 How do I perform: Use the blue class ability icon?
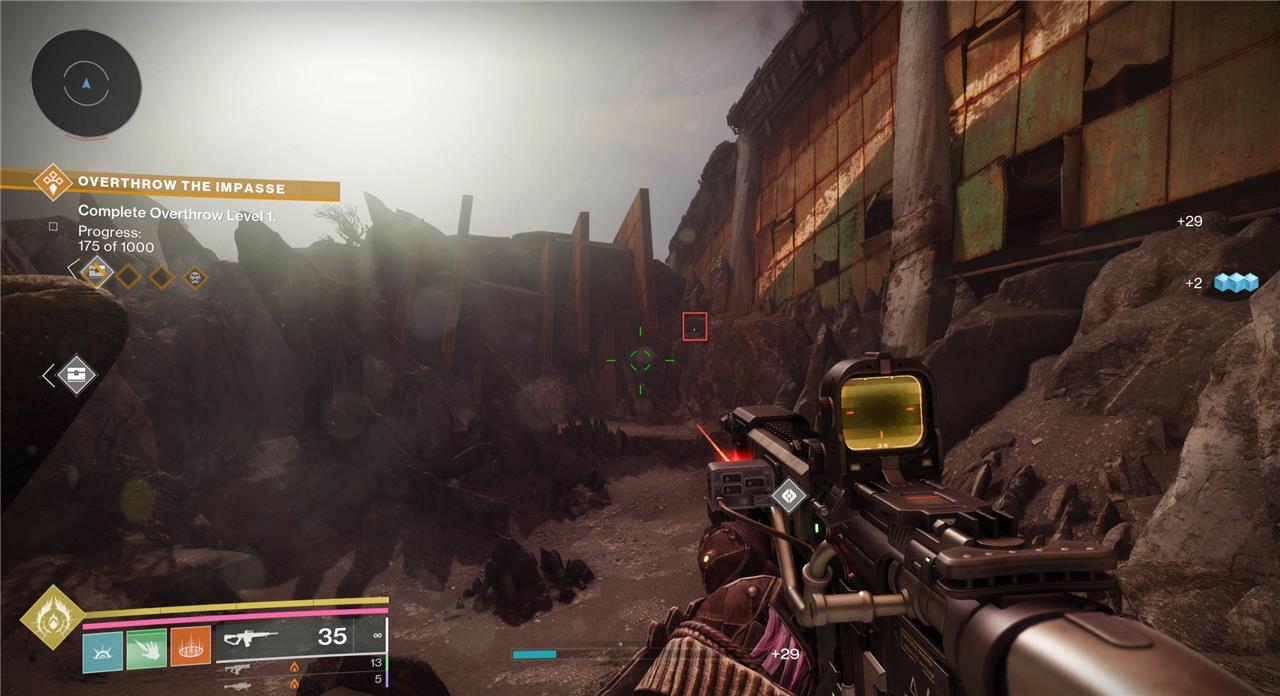(102, 650)
